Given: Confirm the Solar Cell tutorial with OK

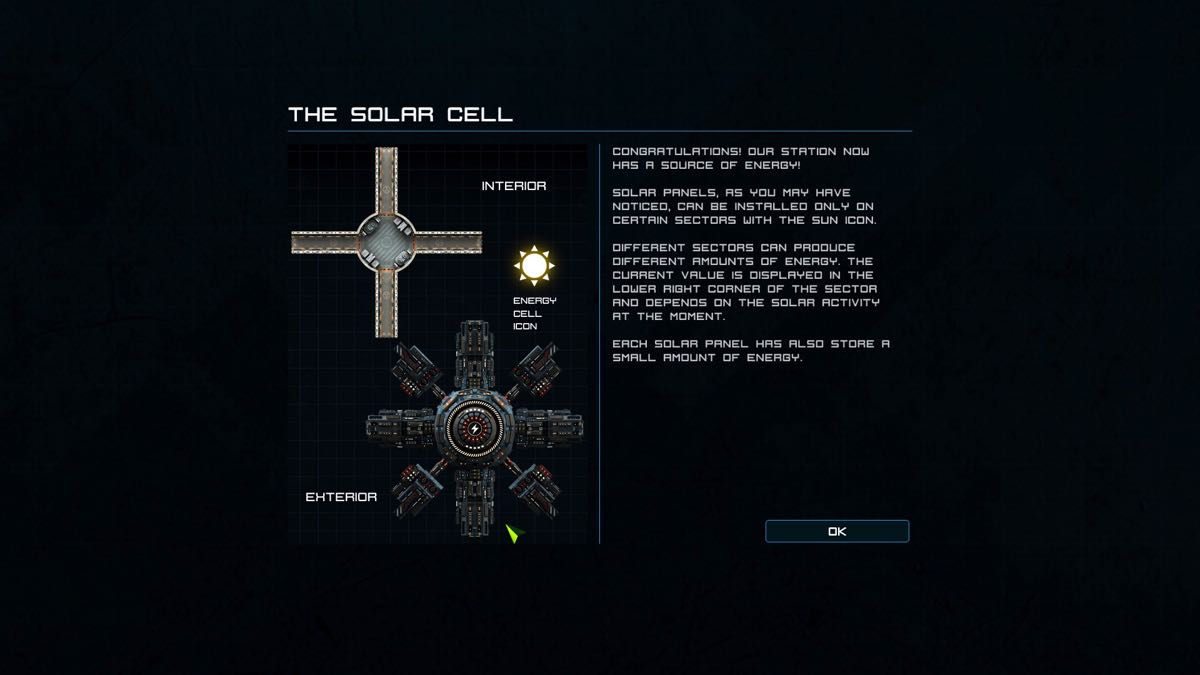Looking at the screenshot, I should point(837,531).
